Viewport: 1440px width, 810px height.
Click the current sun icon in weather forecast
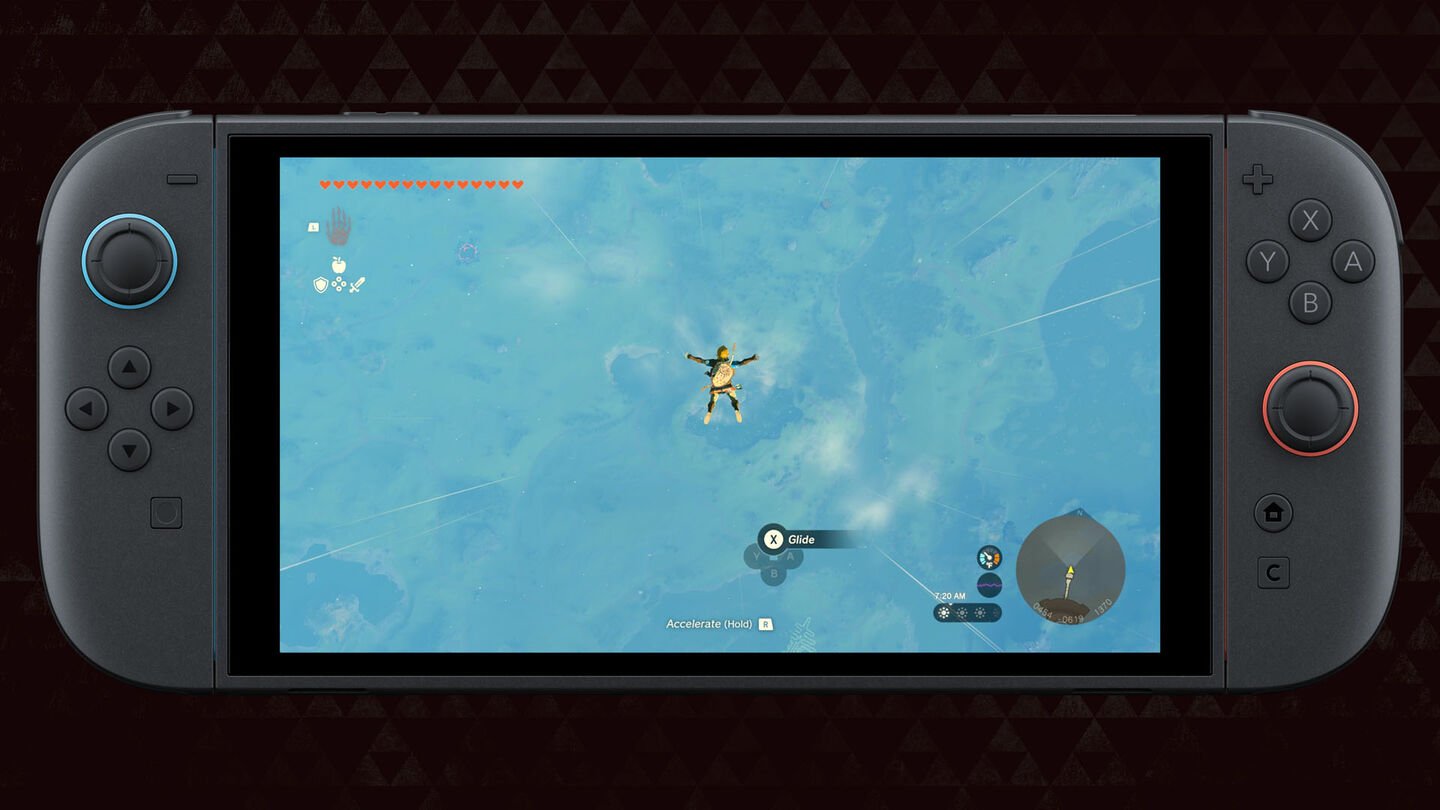coord(943,612)
